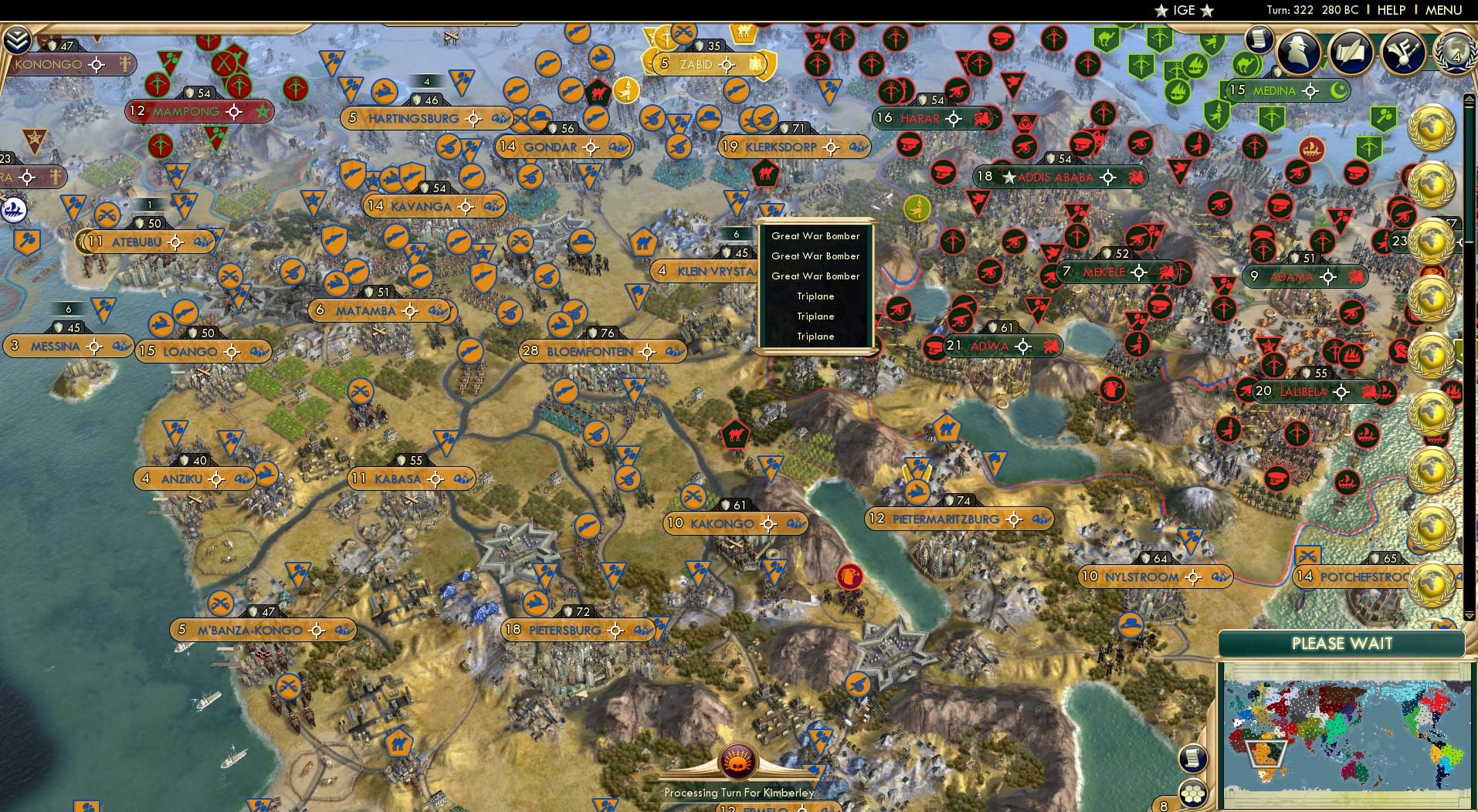The width and height of the screenshot is (1478, 812).
Task: Click the camel resource icon near Kakongo
Action: click(736, 435)
